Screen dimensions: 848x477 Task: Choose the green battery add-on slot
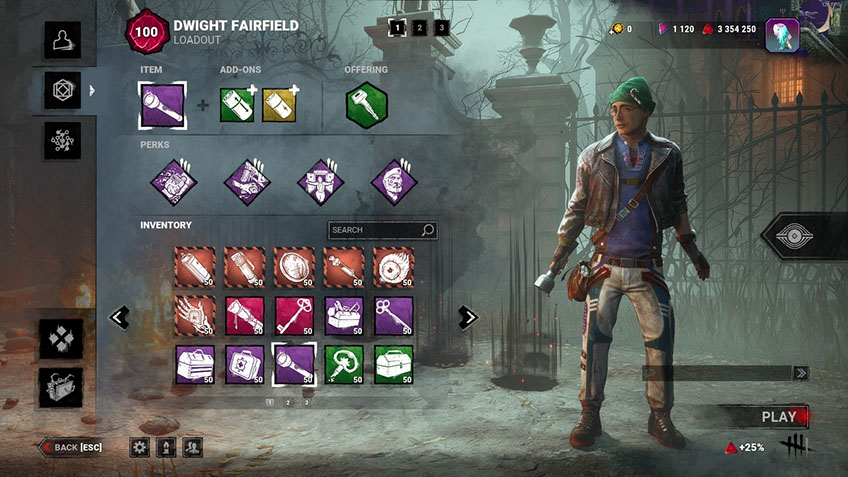click(239, 104)
